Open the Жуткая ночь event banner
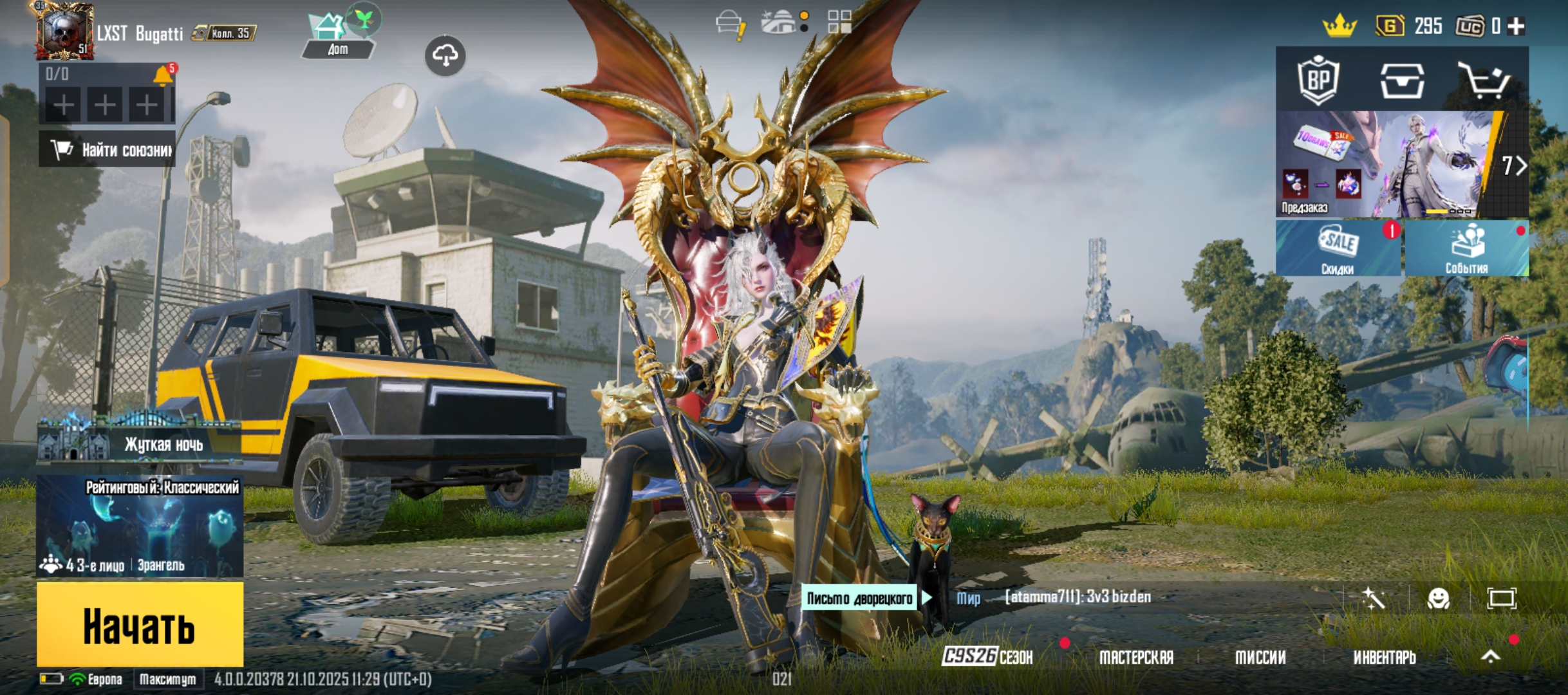The width and height of the screenshot is (1568, 695). pos(140,441)
